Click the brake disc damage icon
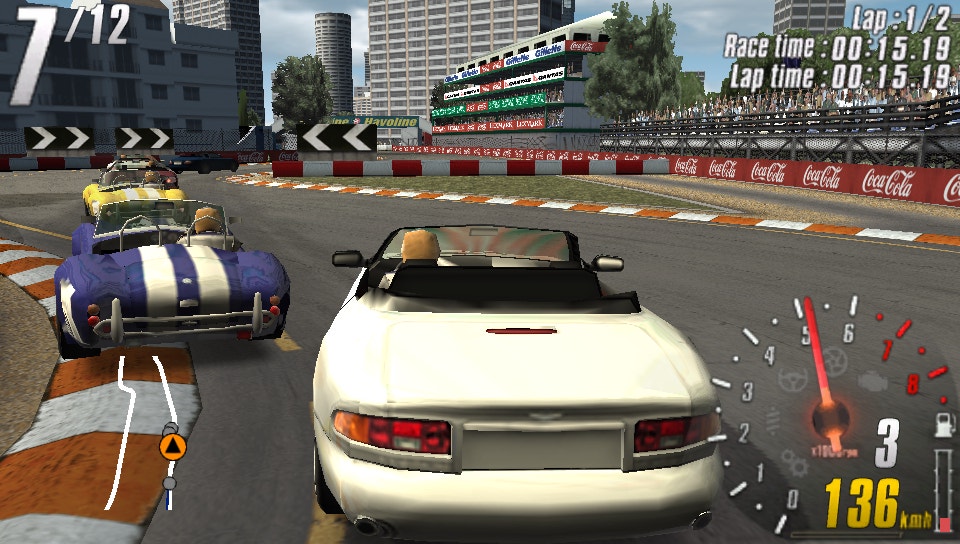The image size is (960, 544). [836, 361]
